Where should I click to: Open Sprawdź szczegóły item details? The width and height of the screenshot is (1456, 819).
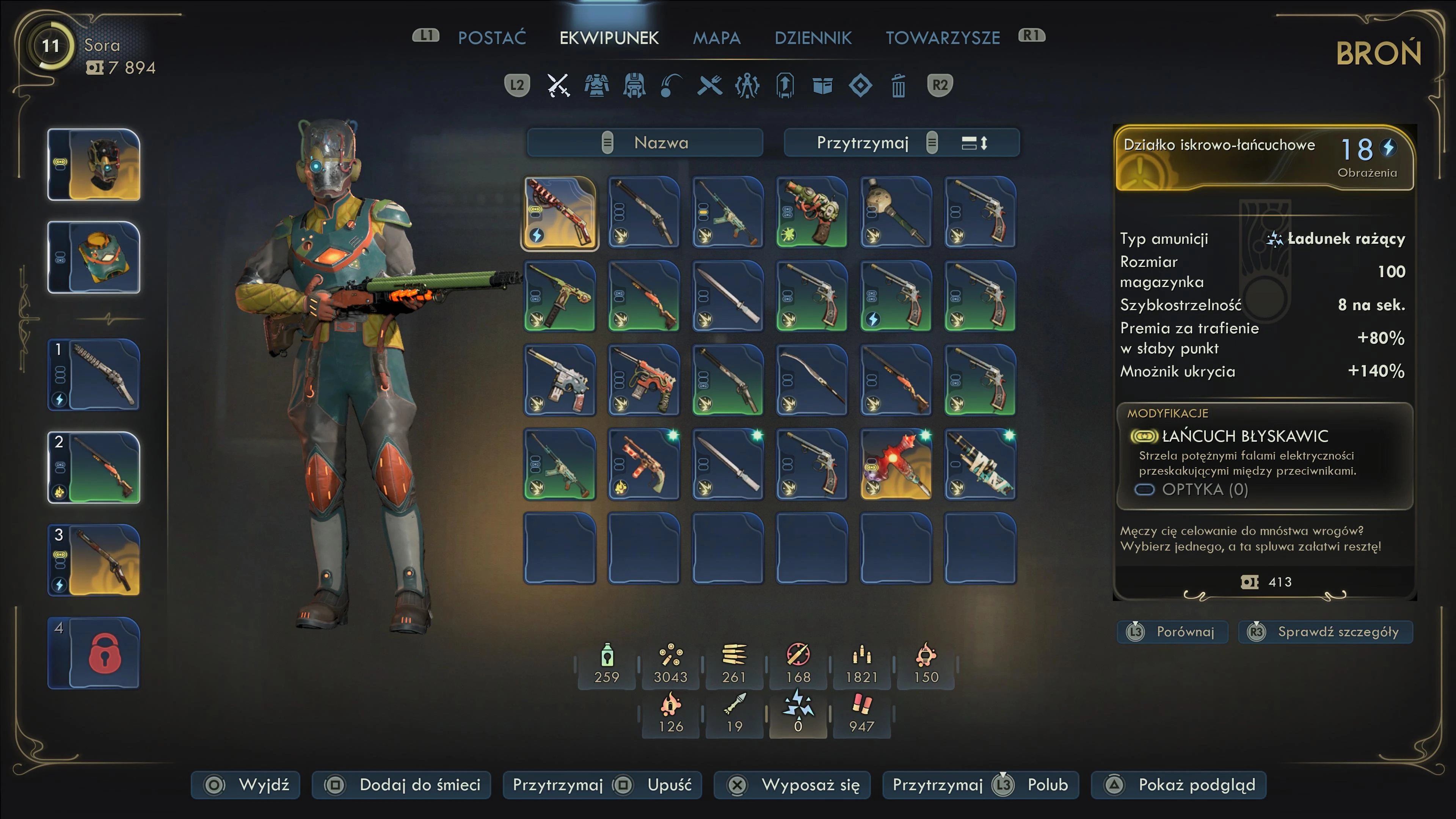point(1326,631)
